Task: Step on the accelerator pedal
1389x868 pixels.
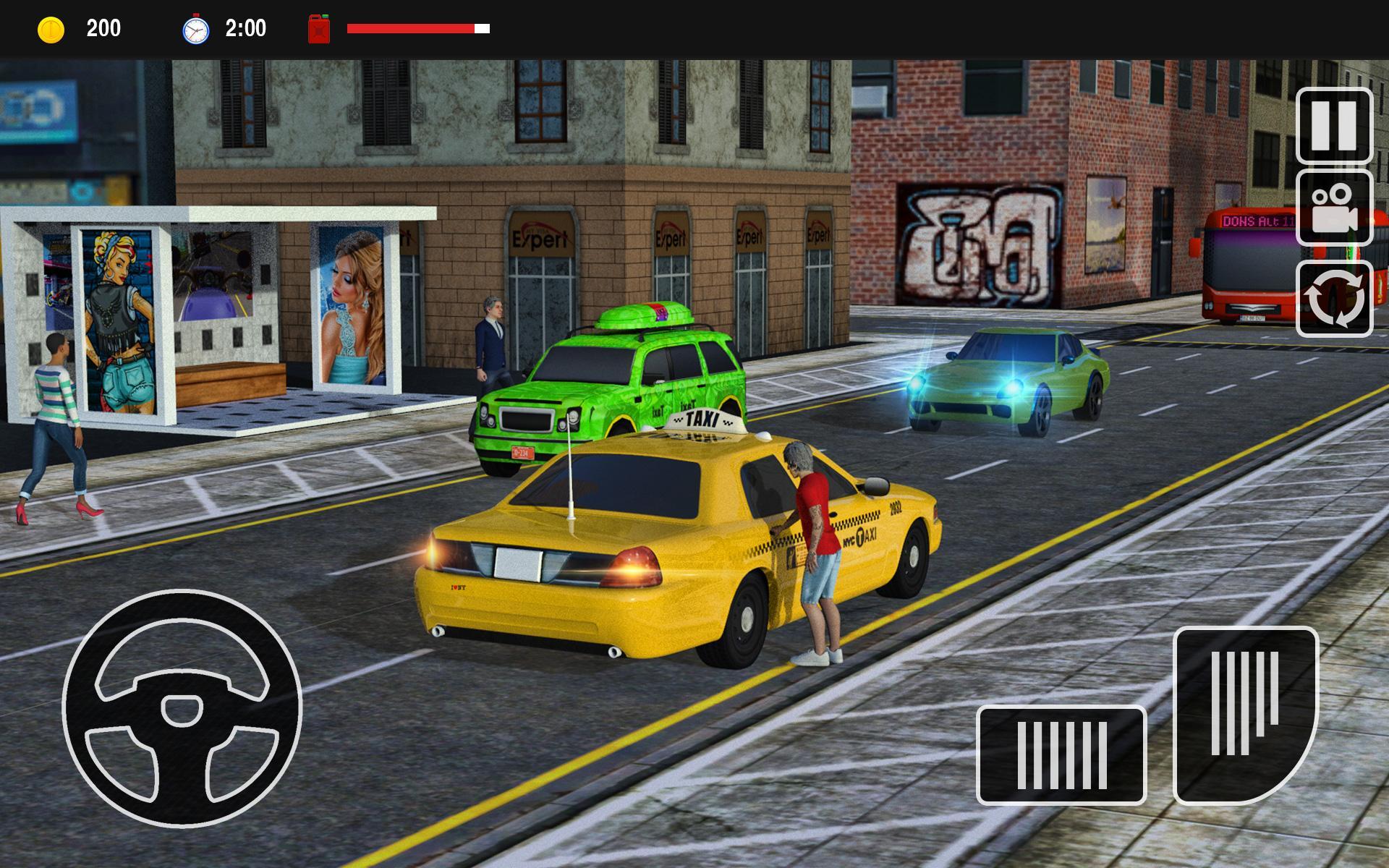Action: [1245, 715]
